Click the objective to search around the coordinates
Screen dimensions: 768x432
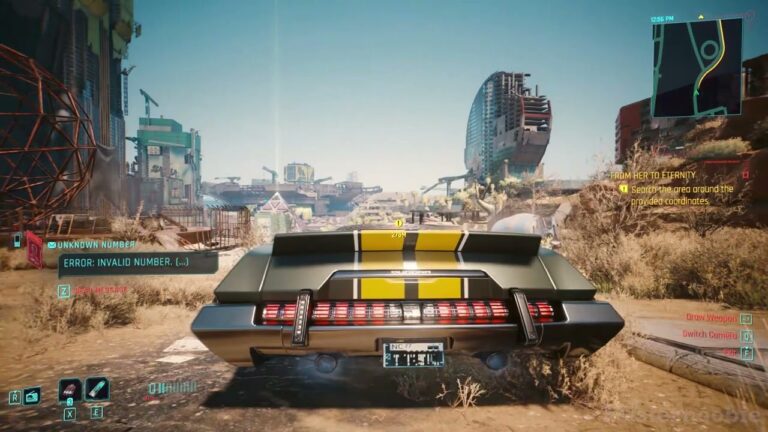coord(680,194)
